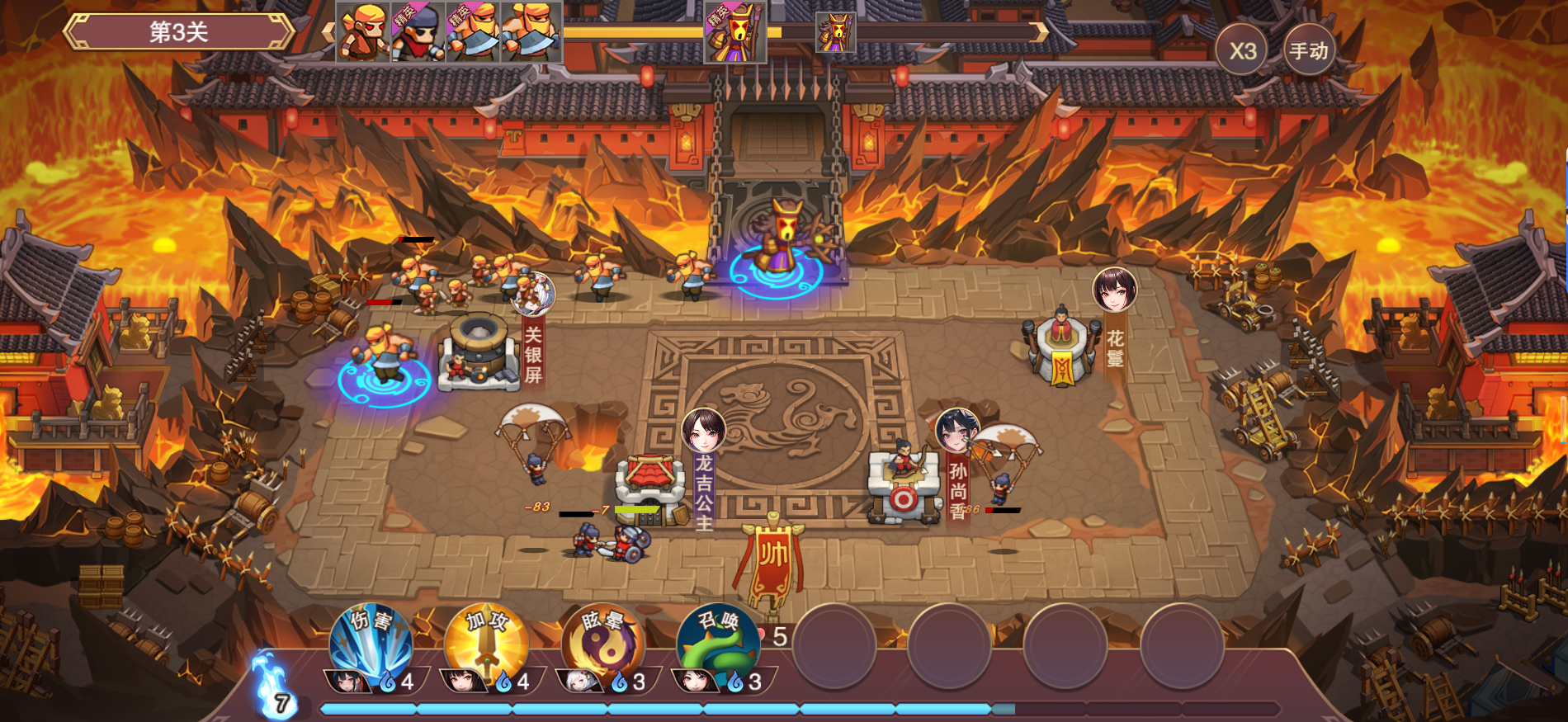Image resolution: width=1568 pixels, height=722 pixels.
Task: Select the 花鬘 hero tower
Action: (1061, 348)
